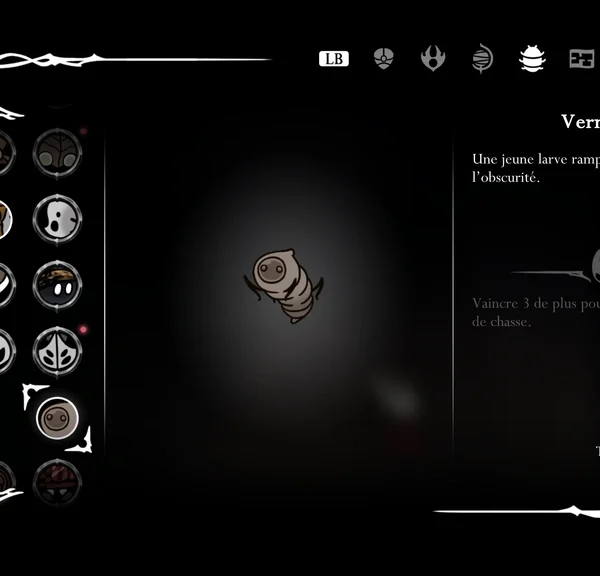Select the highlighted larva journal entry
This screenshot has height=576, width=600.
57,417
